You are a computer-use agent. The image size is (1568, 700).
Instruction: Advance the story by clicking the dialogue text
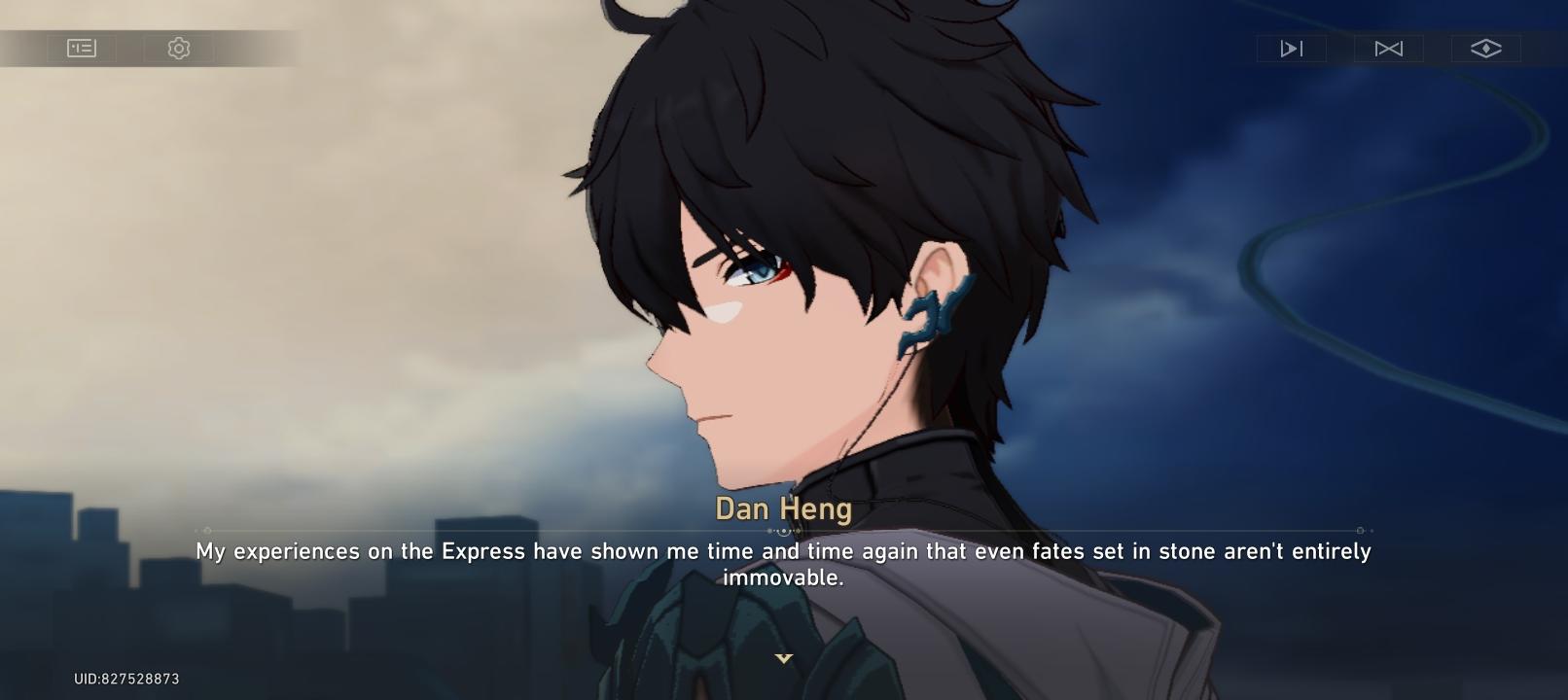tap(783, 562)
